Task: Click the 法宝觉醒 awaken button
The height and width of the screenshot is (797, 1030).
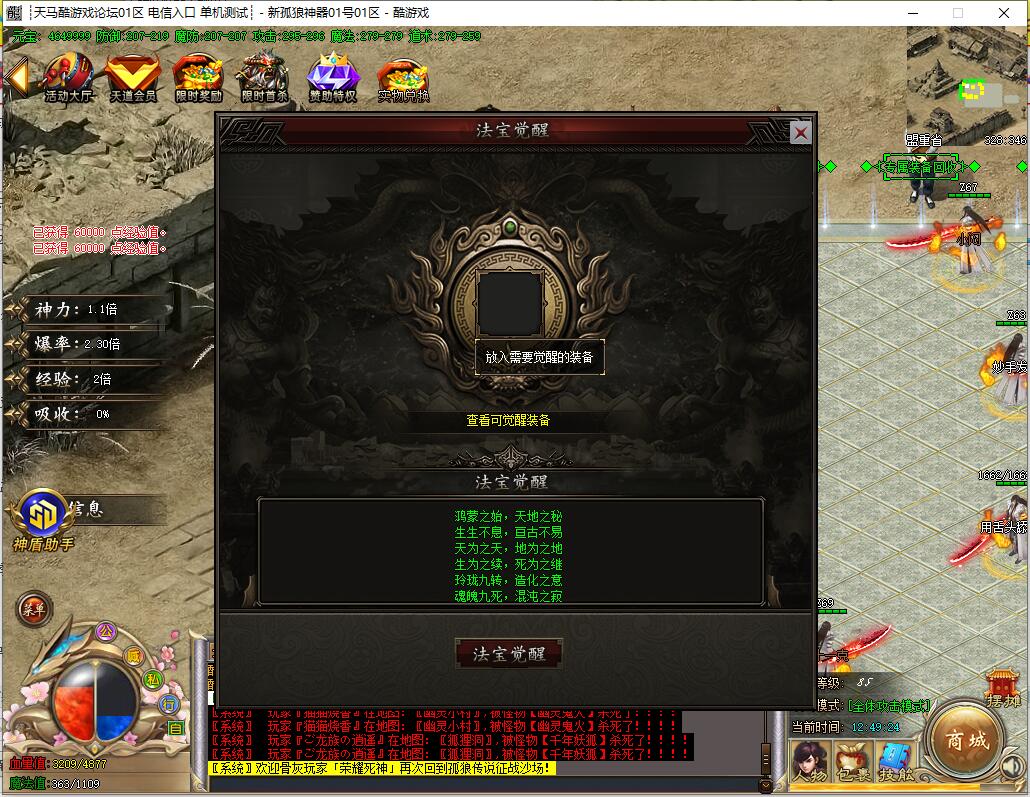Action: click(x=509, y=654)
